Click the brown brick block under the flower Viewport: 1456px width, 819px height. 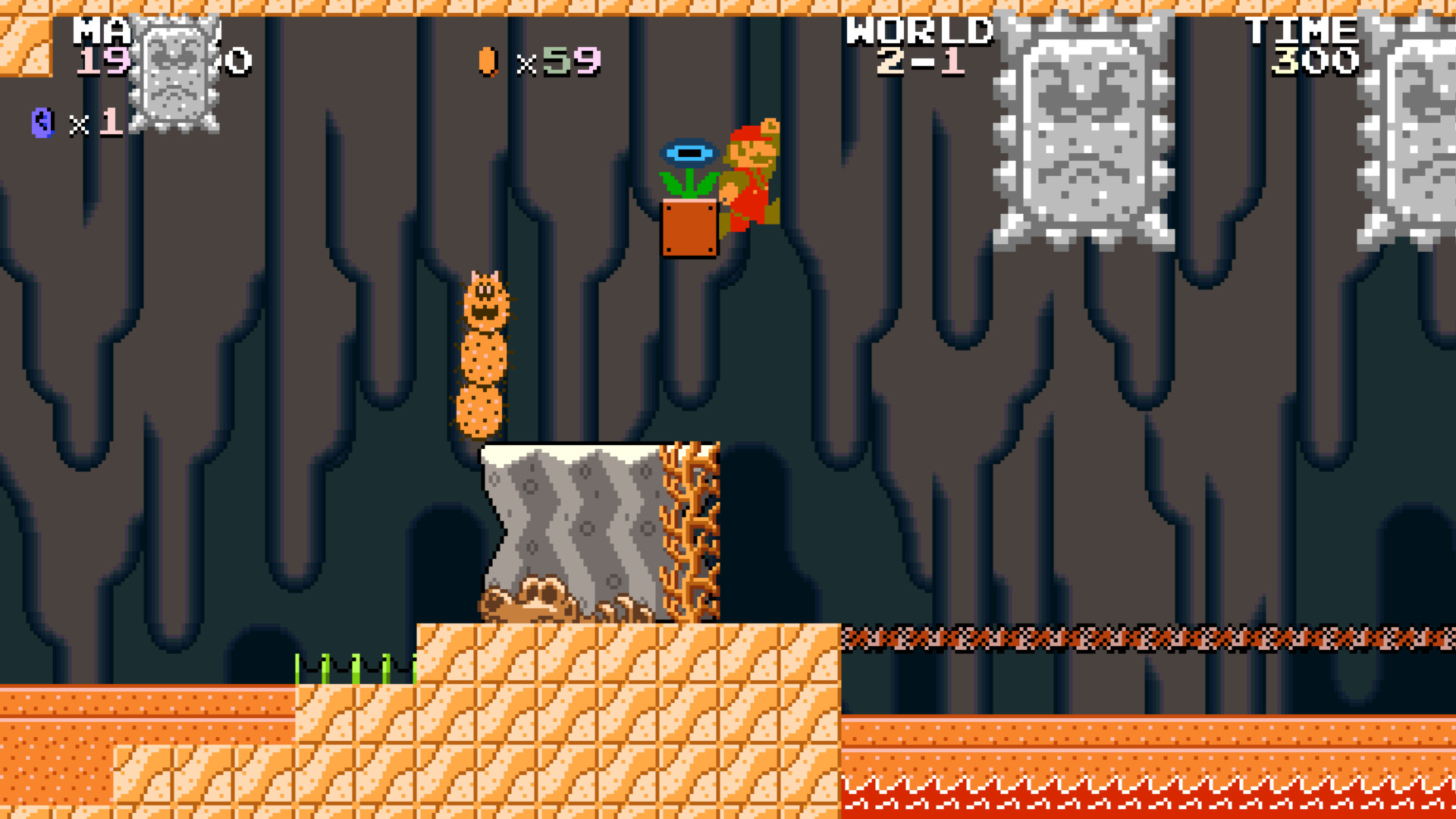click(689, 227)
